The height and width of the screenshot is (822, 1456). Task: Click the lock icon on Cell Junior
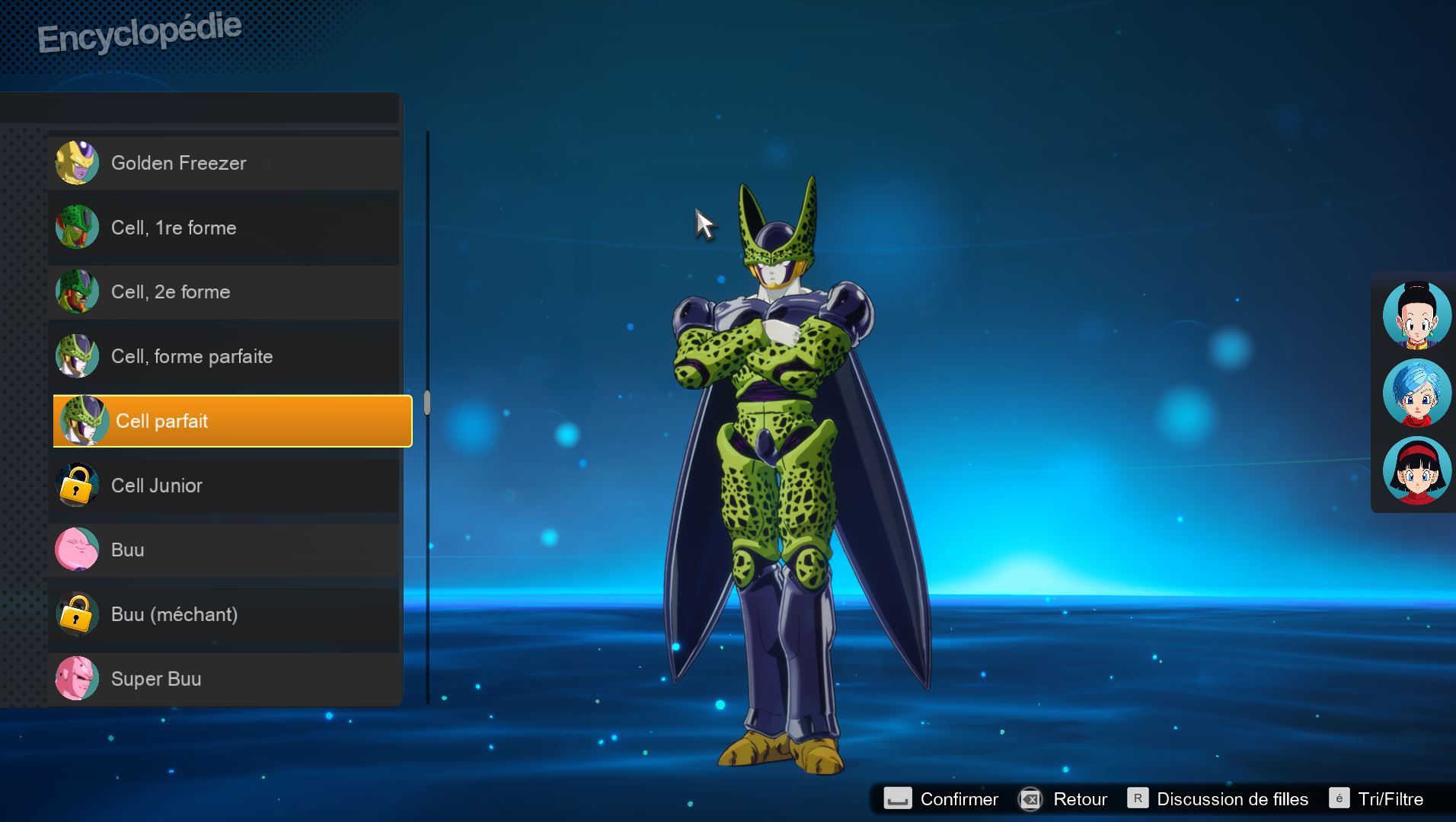point(77,485)
